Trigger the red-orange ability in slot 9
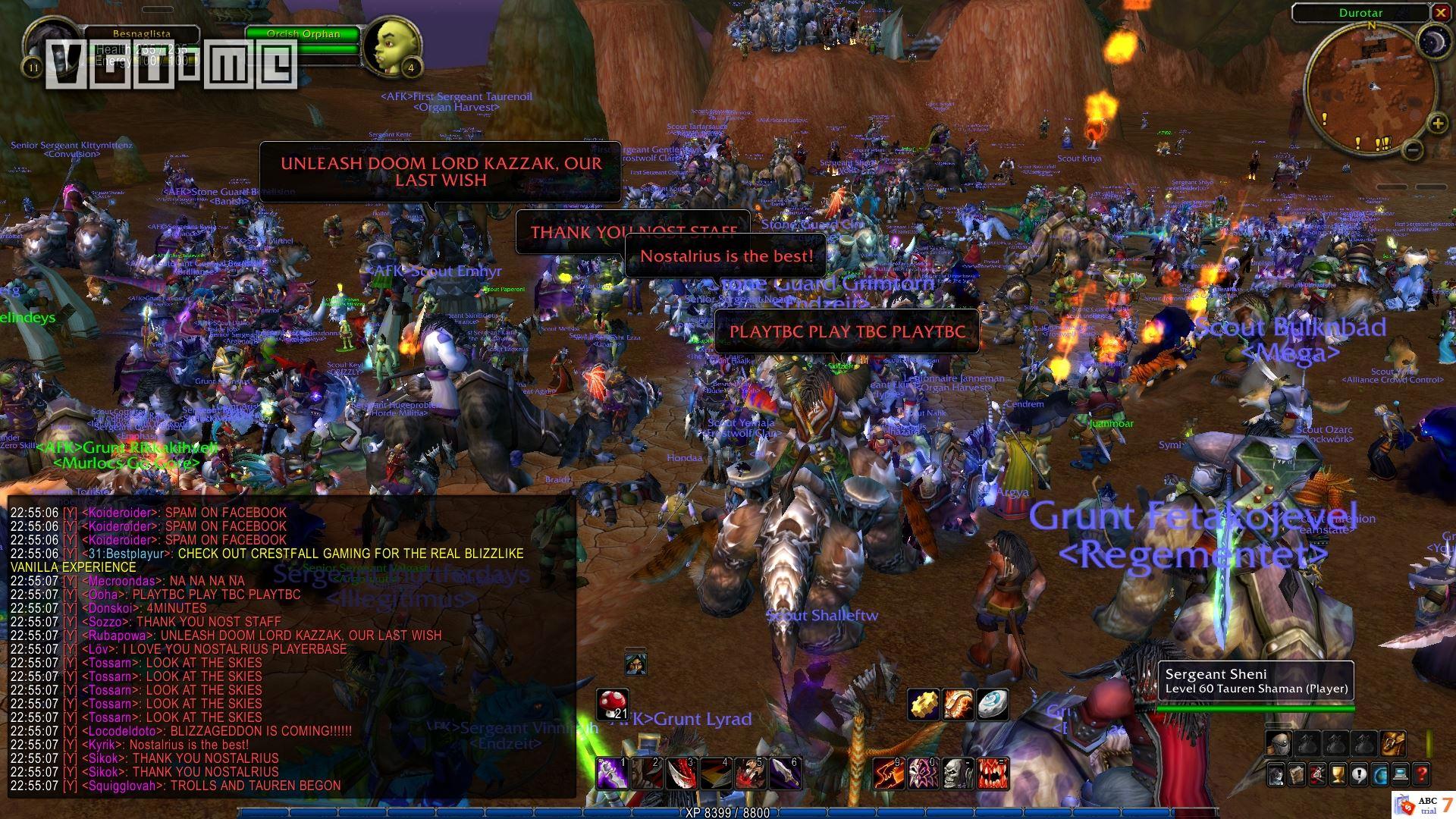The width and height of the screenshot is (1456, 819). 888,773
